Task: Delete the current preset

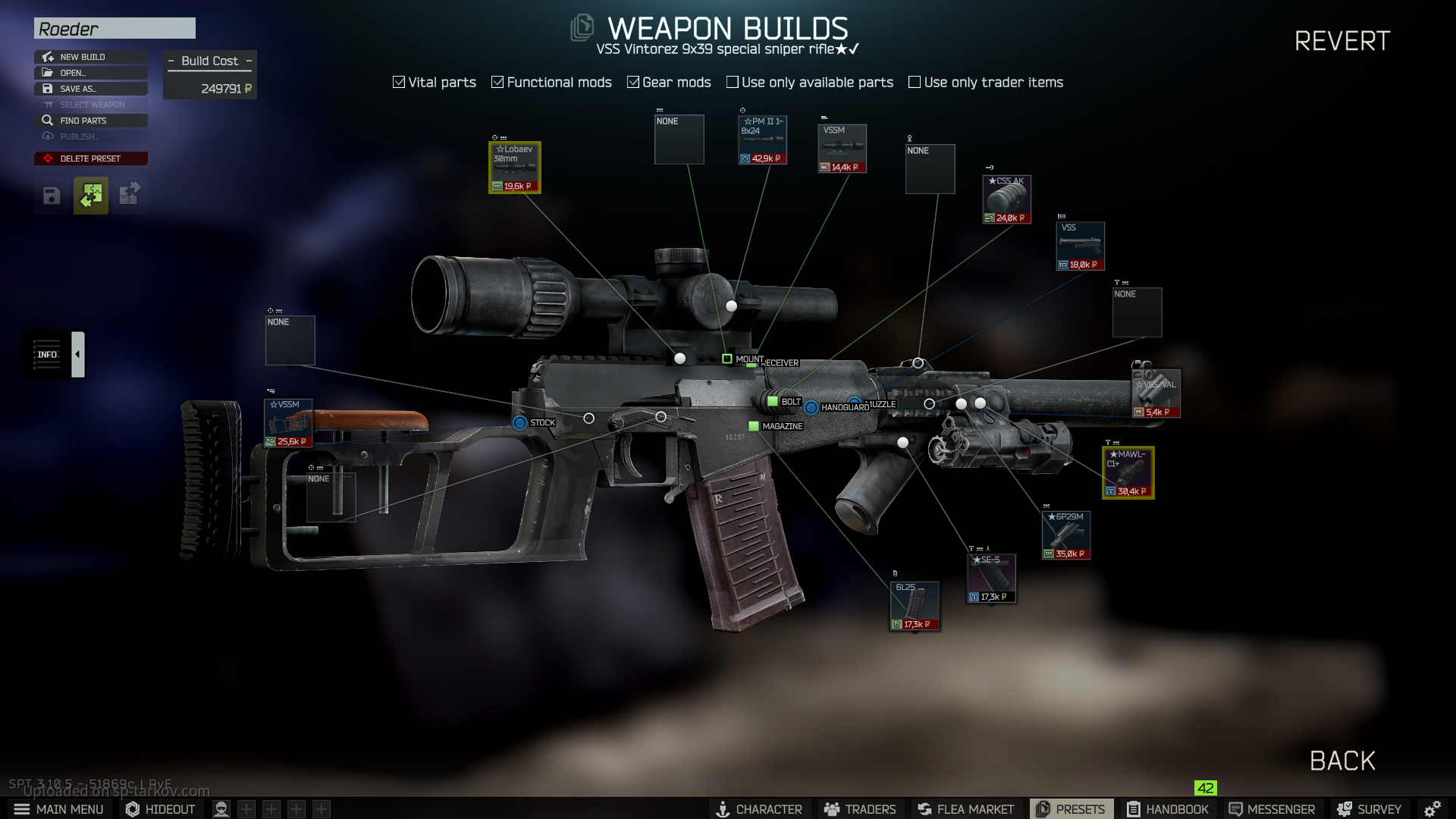Action: point(90,158)
